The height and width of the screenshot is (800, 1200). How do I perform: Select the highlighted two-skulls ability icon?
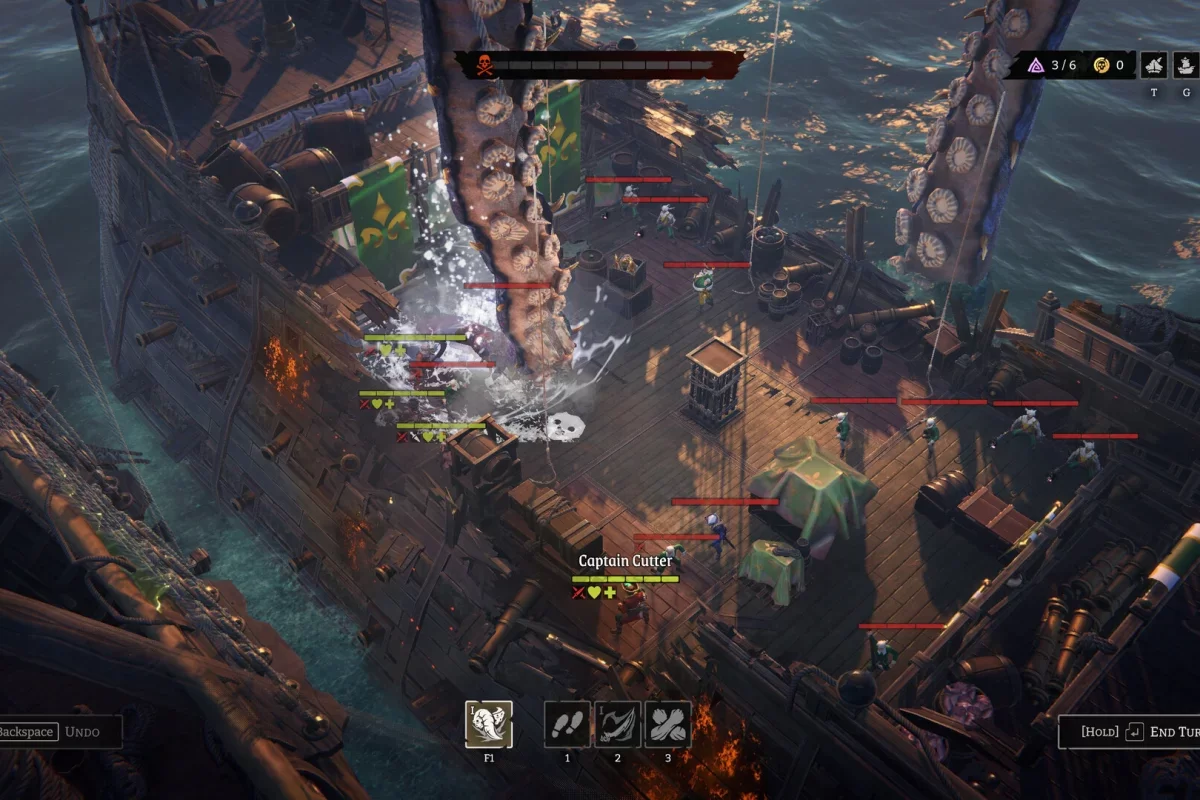tap(489, 724)
